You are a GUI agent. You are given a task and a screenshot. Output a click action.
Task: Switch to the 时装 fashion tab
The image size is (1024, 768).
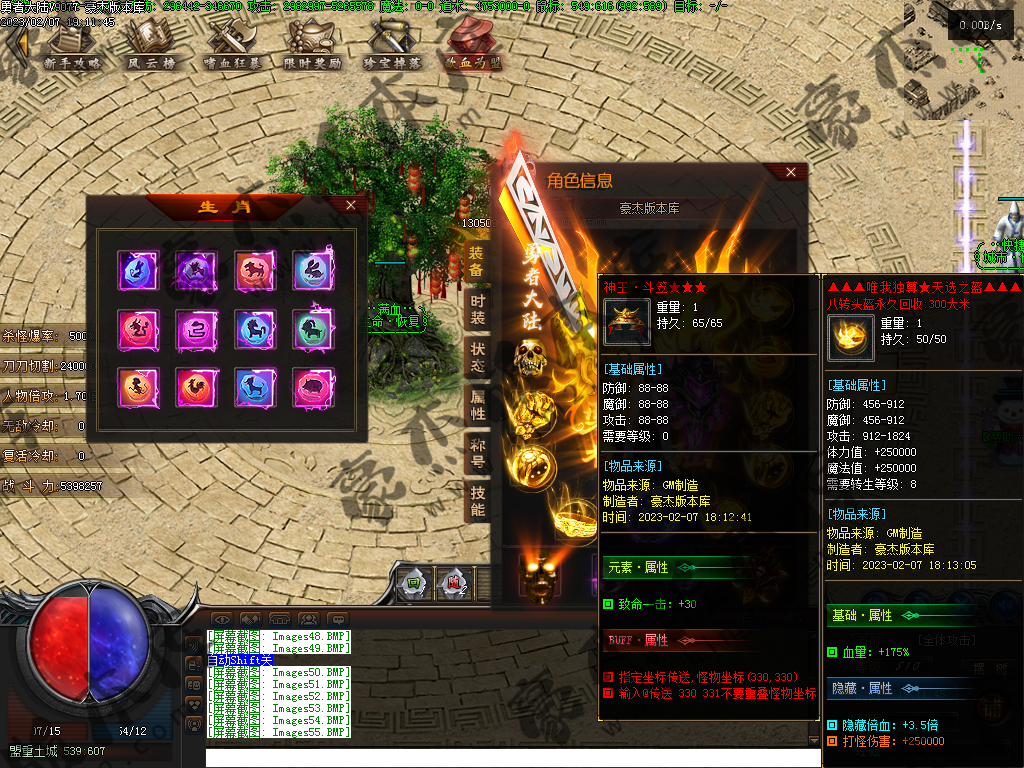click(x=477, y=310)
